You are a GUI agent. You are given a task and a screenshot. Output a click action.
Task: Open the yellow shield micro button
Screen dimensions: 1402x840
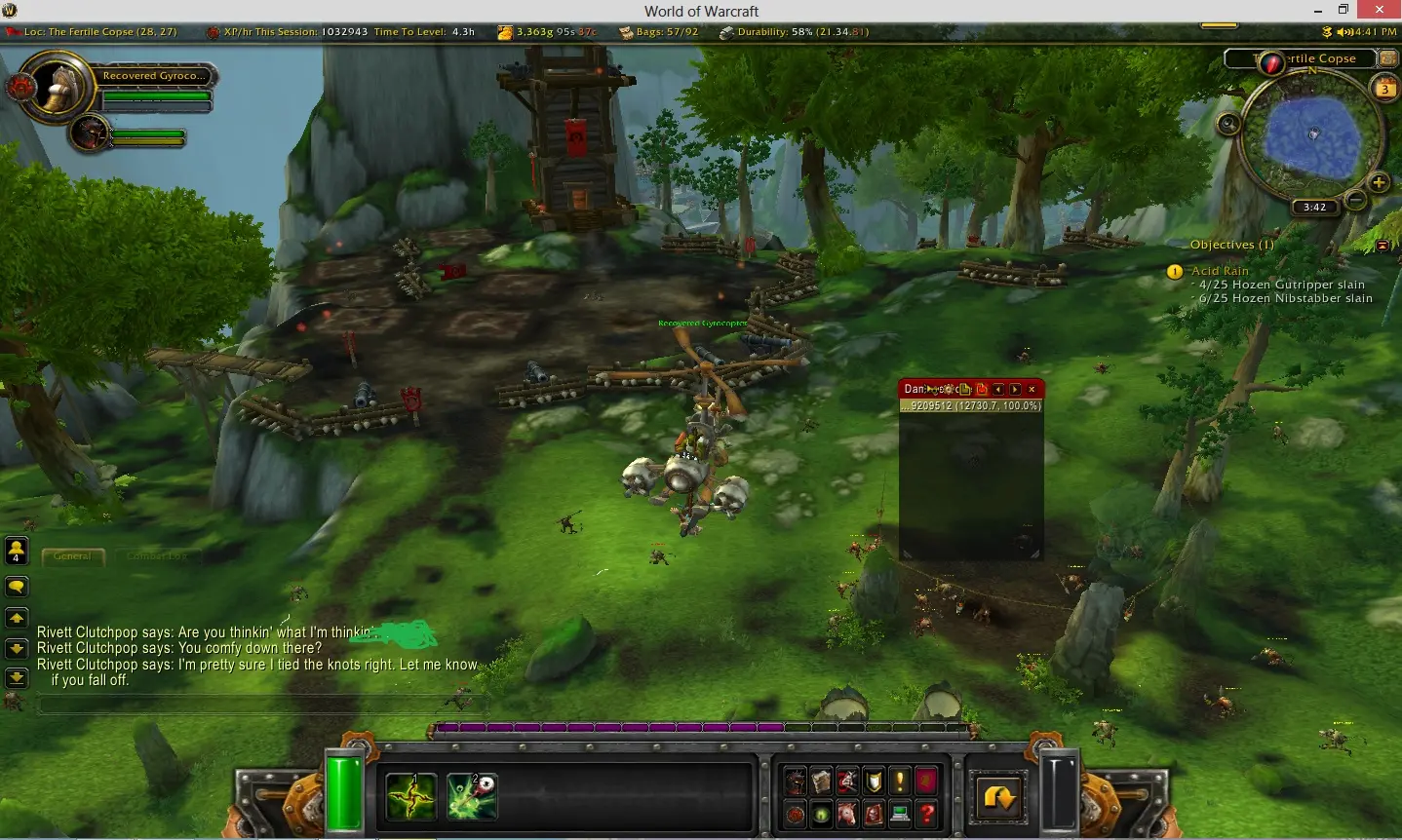874,781
